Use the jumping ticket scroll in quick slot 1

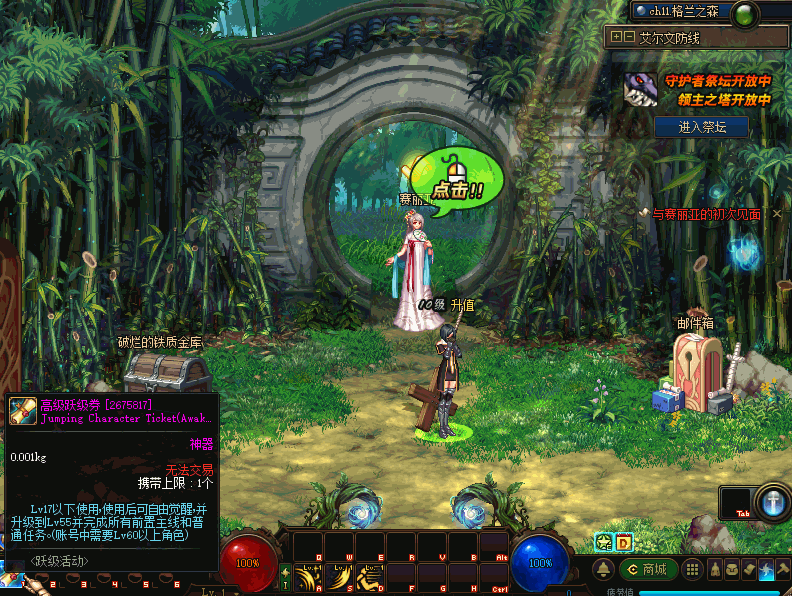point(12,579)
